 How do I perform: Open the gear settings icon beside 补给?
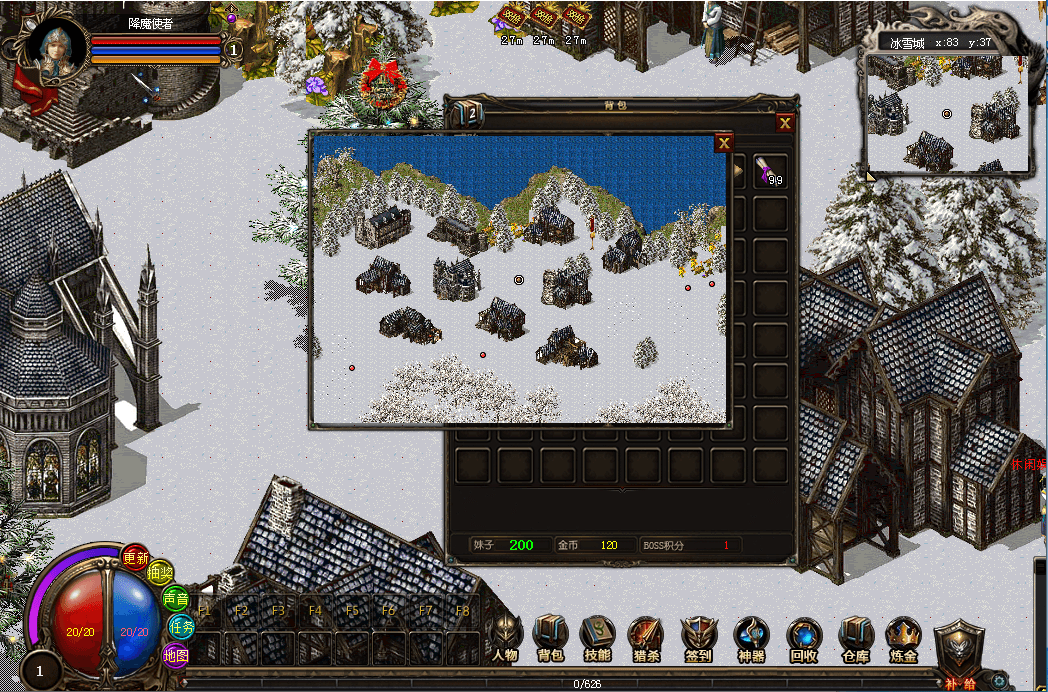(998, 681)
